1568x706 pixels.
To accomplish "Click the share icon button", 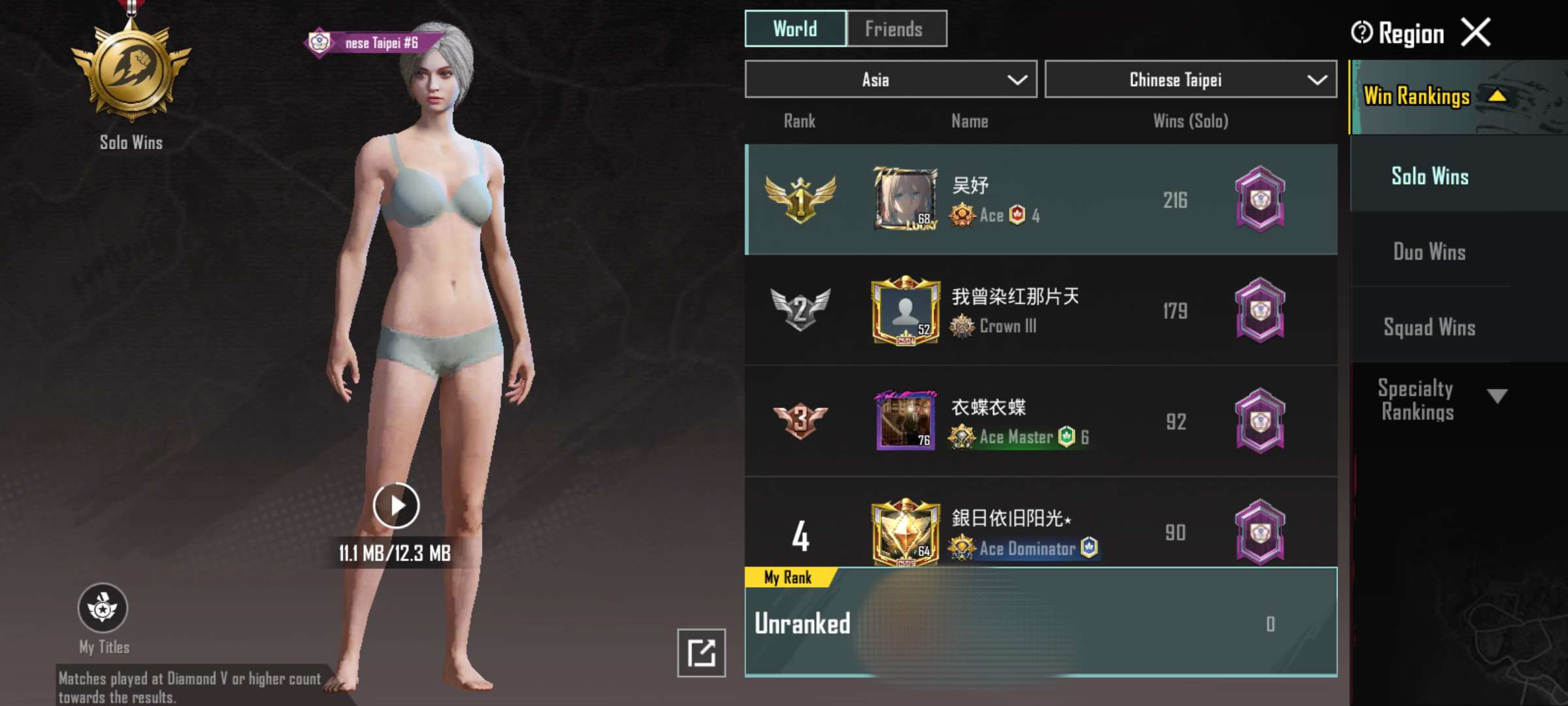I will coord(701,652).
